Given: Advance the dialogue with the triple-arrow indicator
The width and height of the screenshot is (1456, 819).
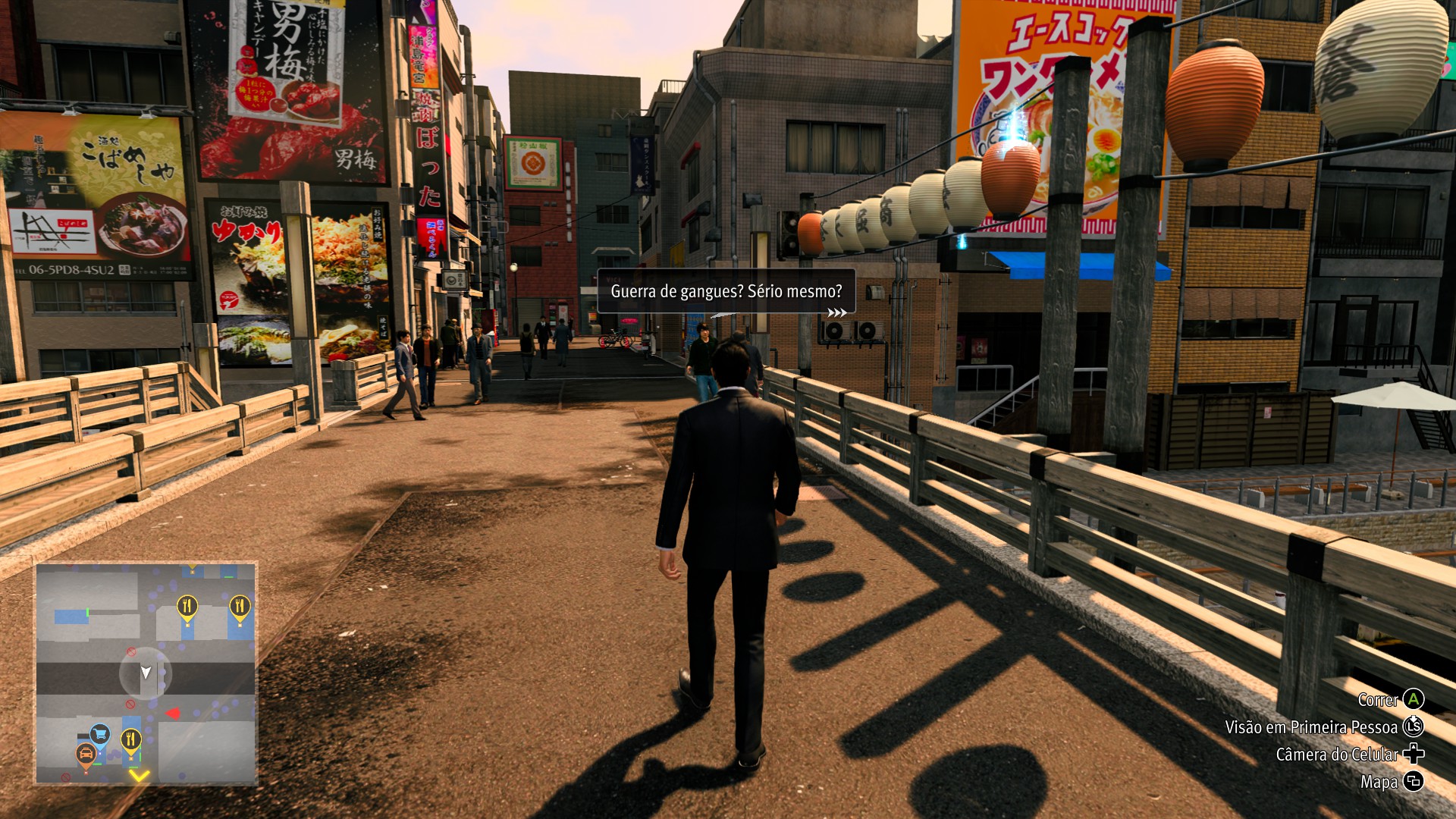Looking at the screenshot, I should pos(836,312).
